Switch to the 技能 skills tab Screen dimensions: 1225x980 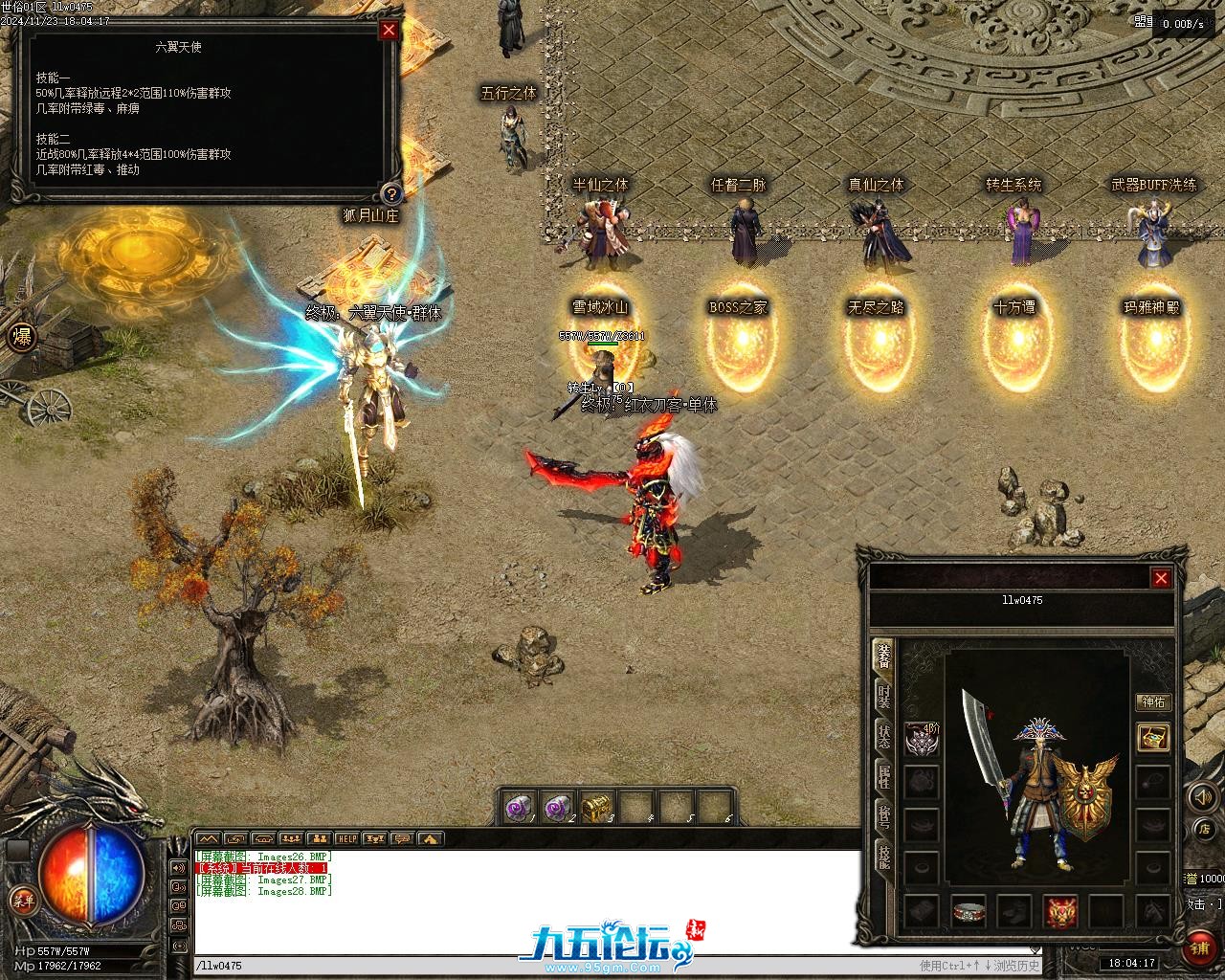(x=884, y=855)
